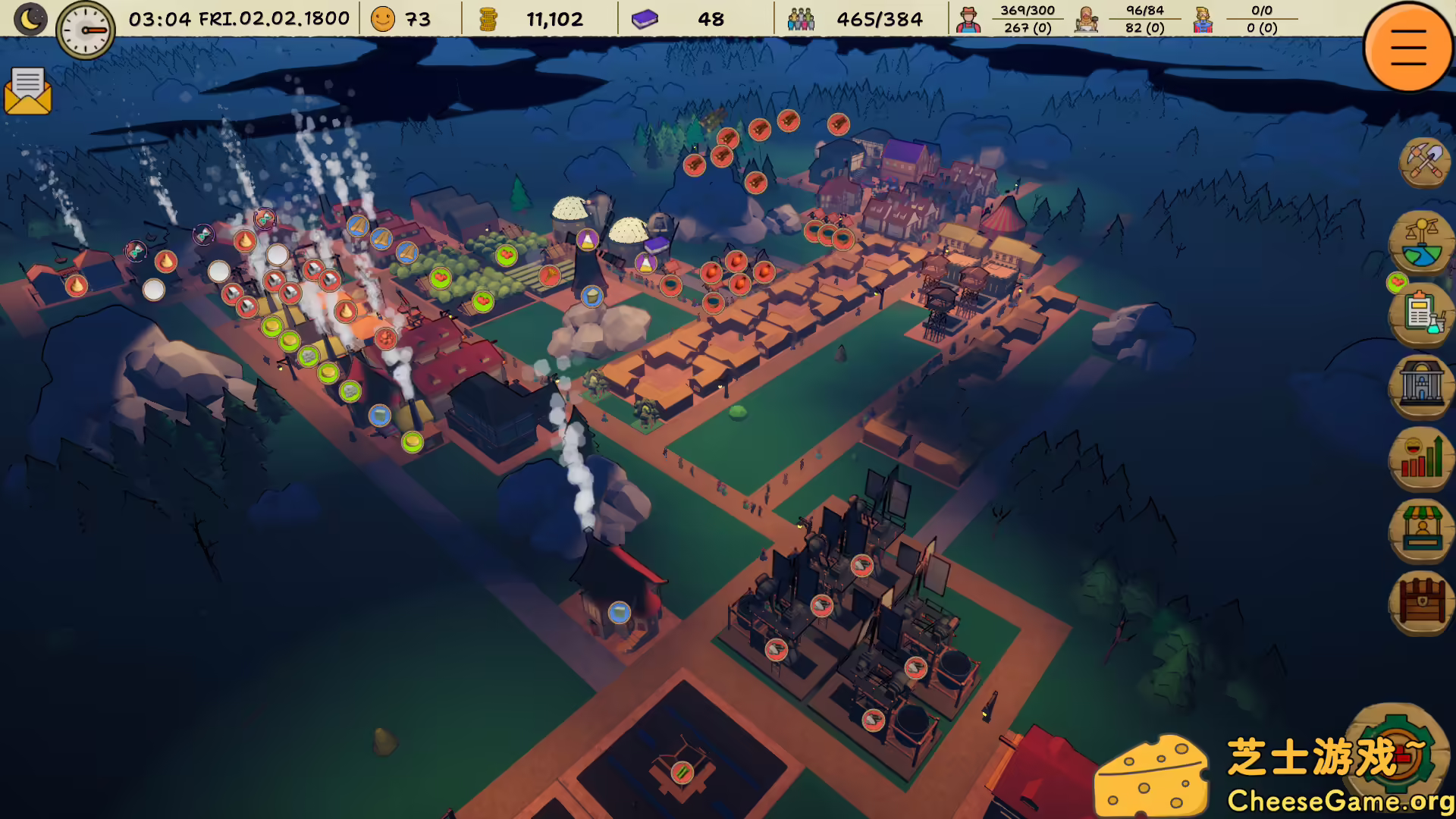Click the purple book knowledge icon

(x=645, y=19)
